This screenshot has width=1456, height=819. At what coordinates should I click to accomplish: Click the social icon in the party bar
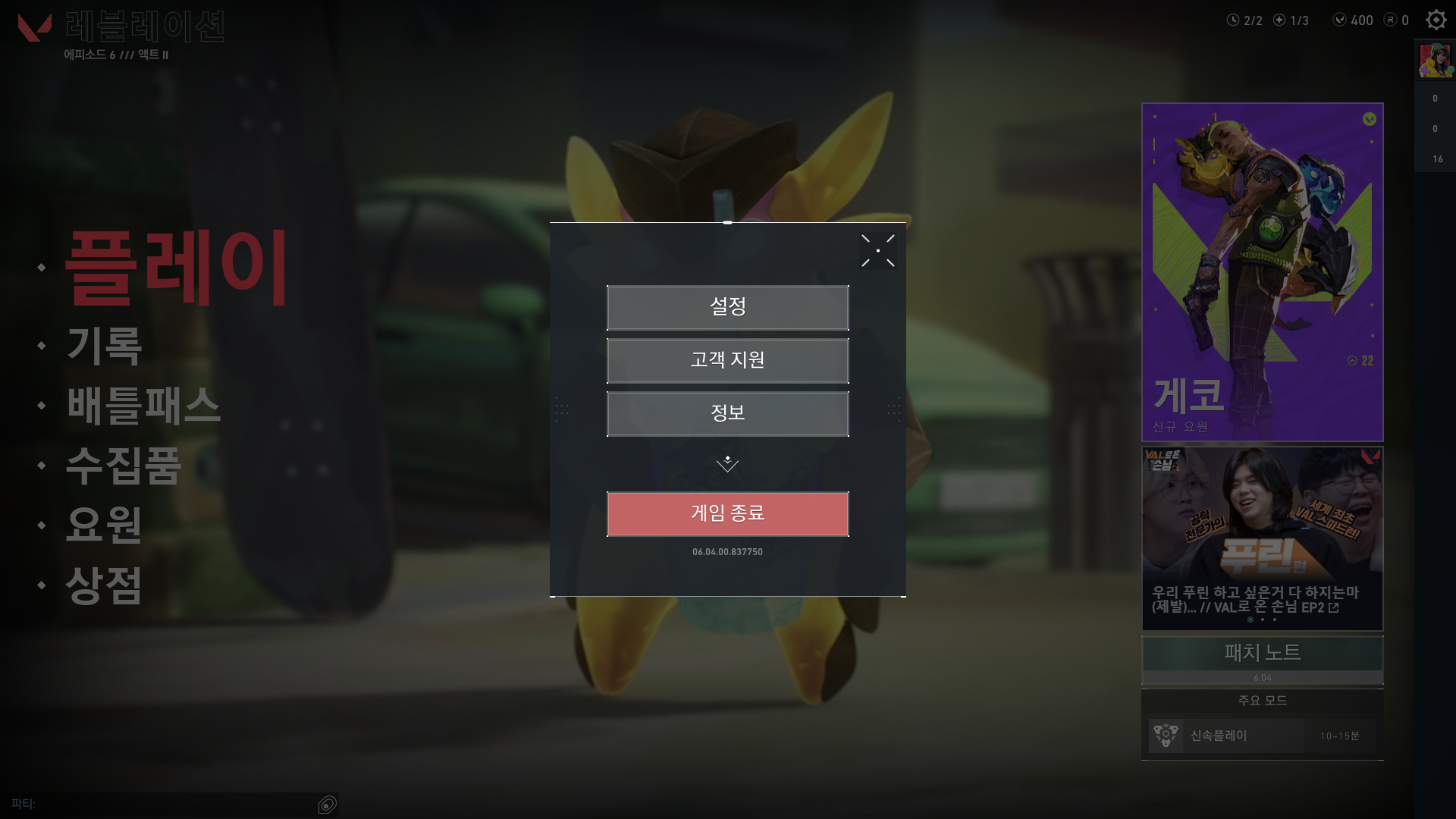327,805
